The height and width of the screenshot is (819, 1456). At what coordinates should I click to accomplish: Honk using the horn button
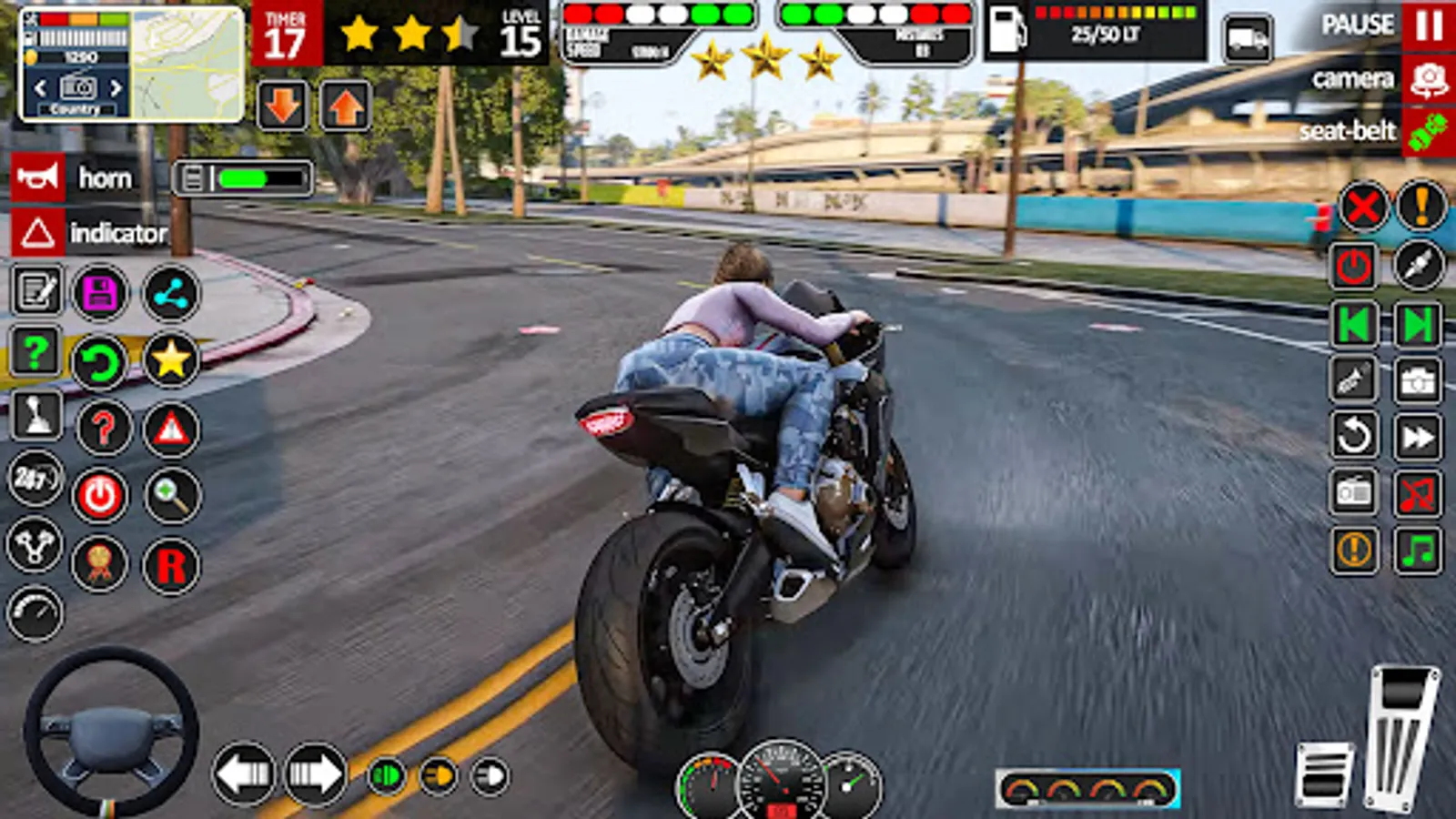pos(36,178)
